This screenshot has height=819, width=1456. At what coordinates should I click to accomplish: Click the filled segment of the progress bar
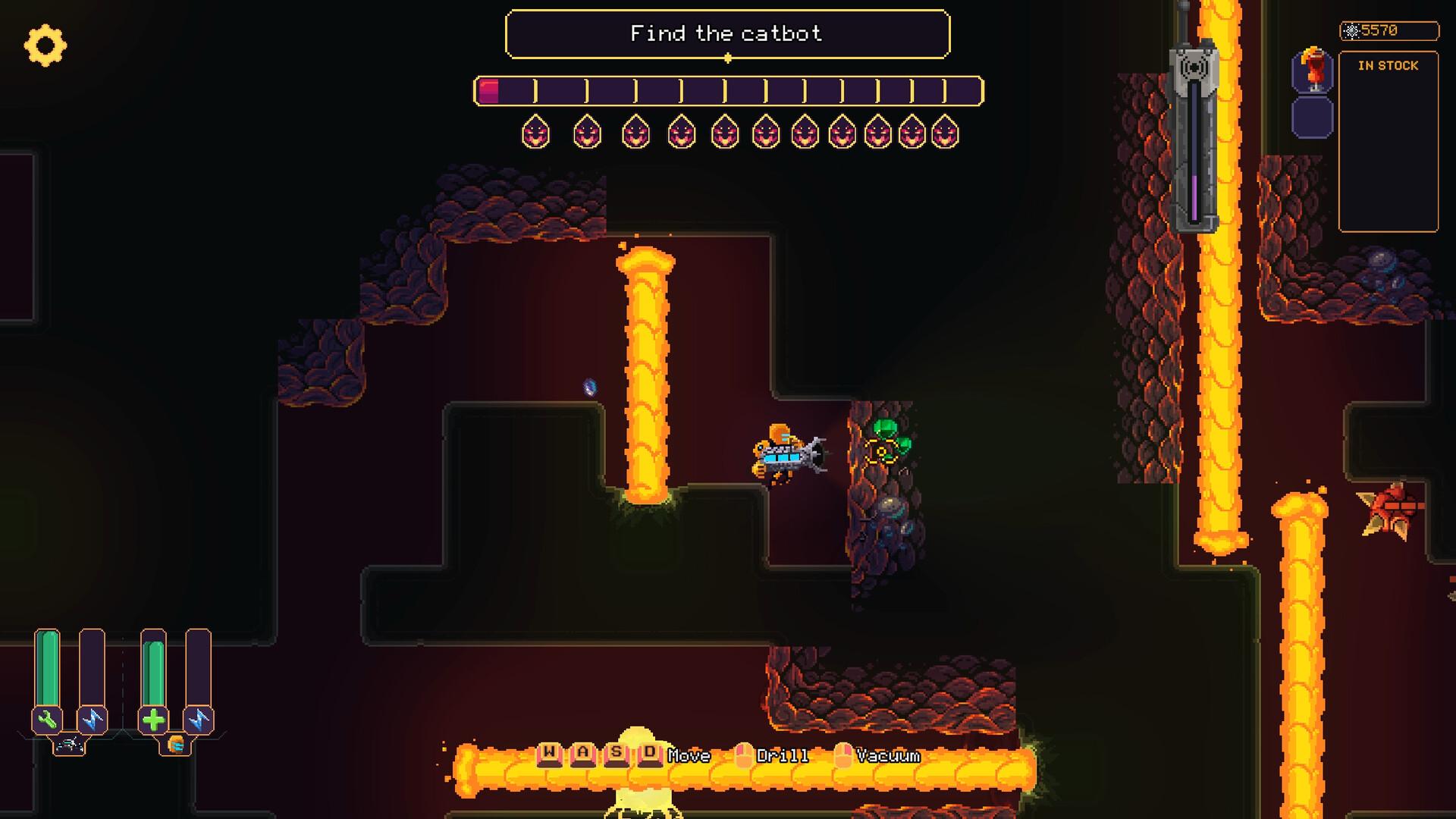pyautogui.click(x=489, y=91)
